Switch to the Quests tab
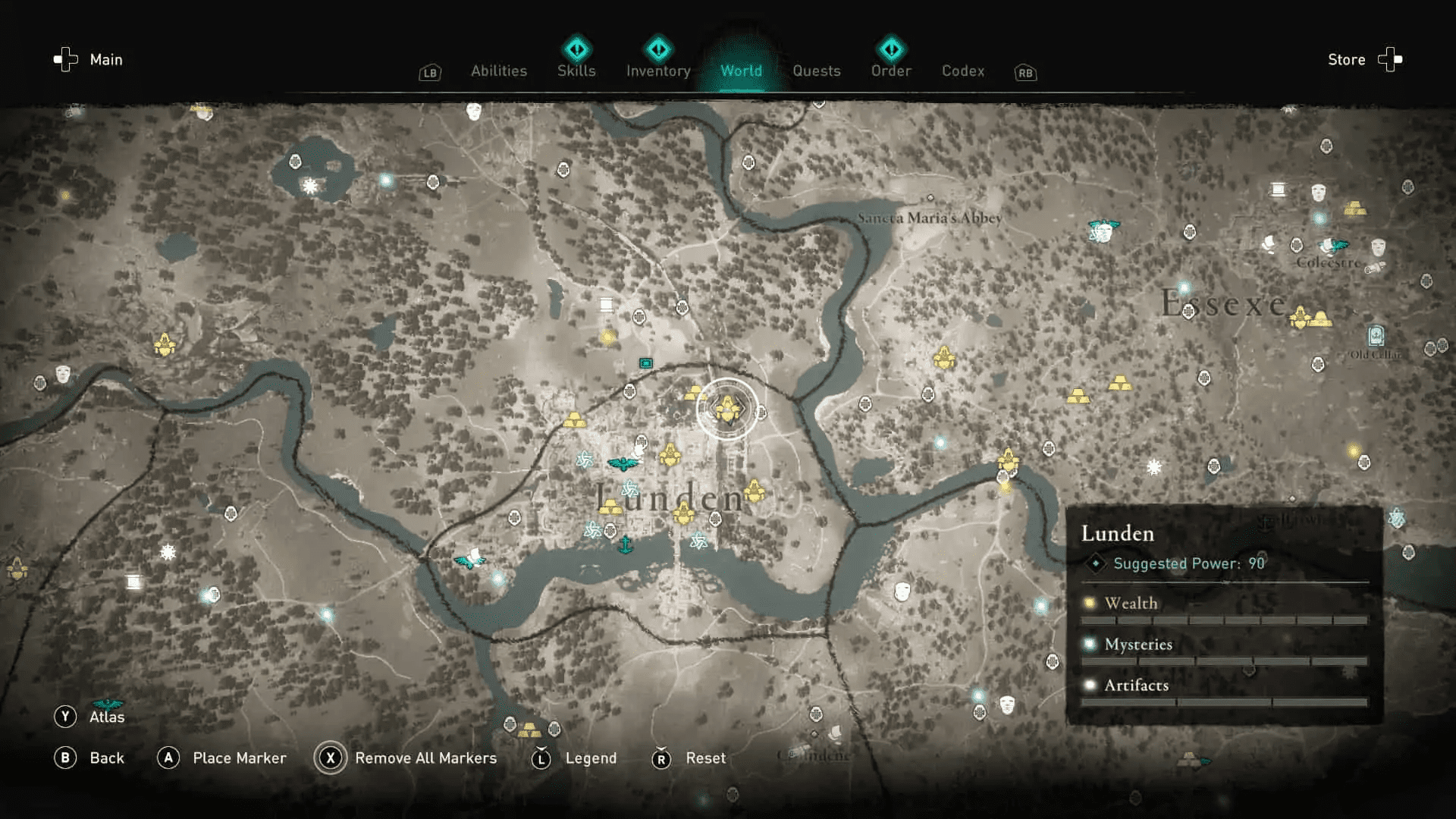 [x=817, y=71]
